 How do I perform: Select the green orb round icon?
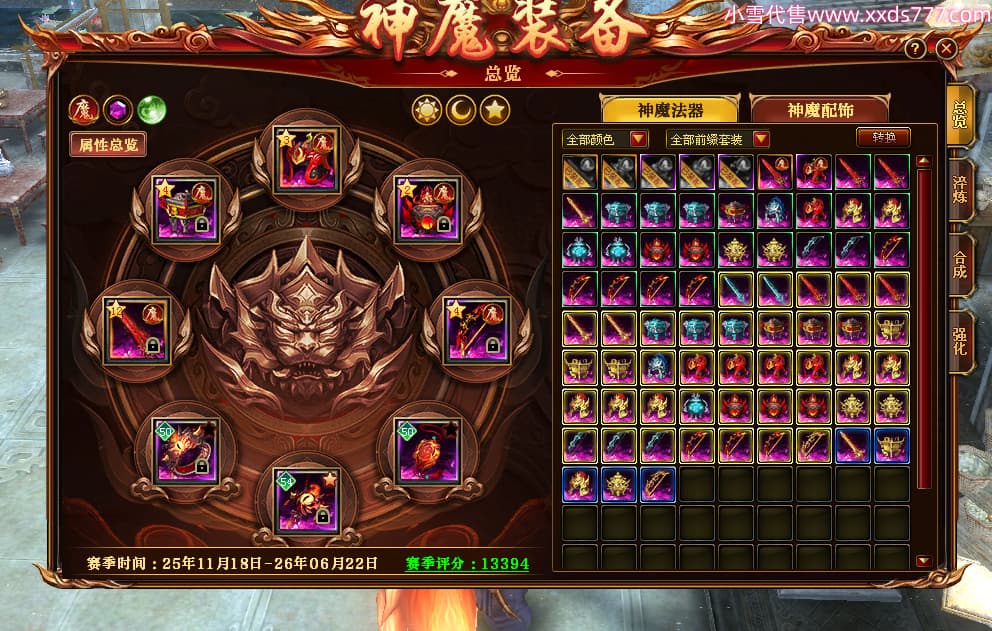(x=151, y=109)
